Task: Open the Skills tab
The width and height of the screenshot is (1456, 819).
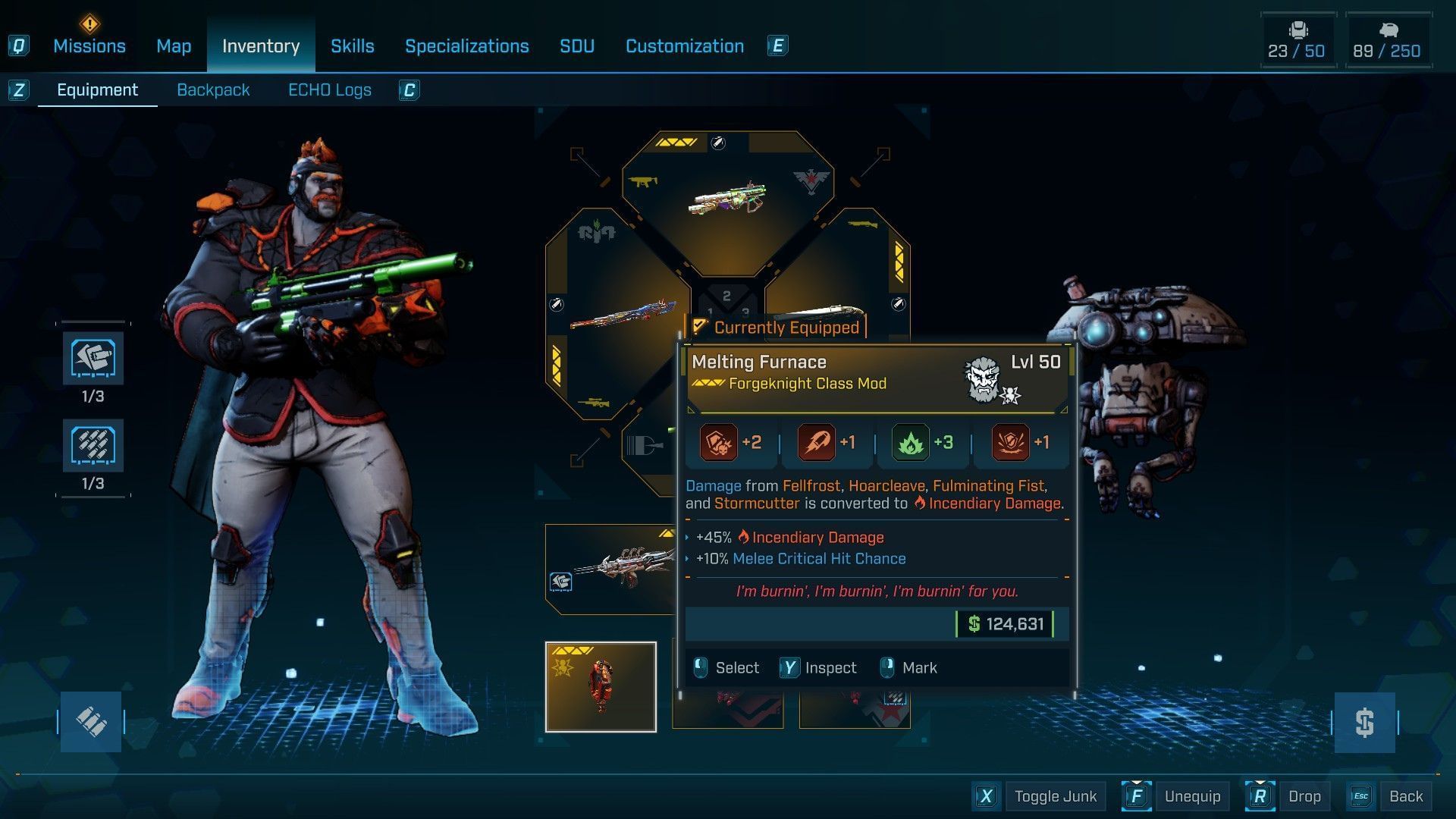Action: [352, 46]
